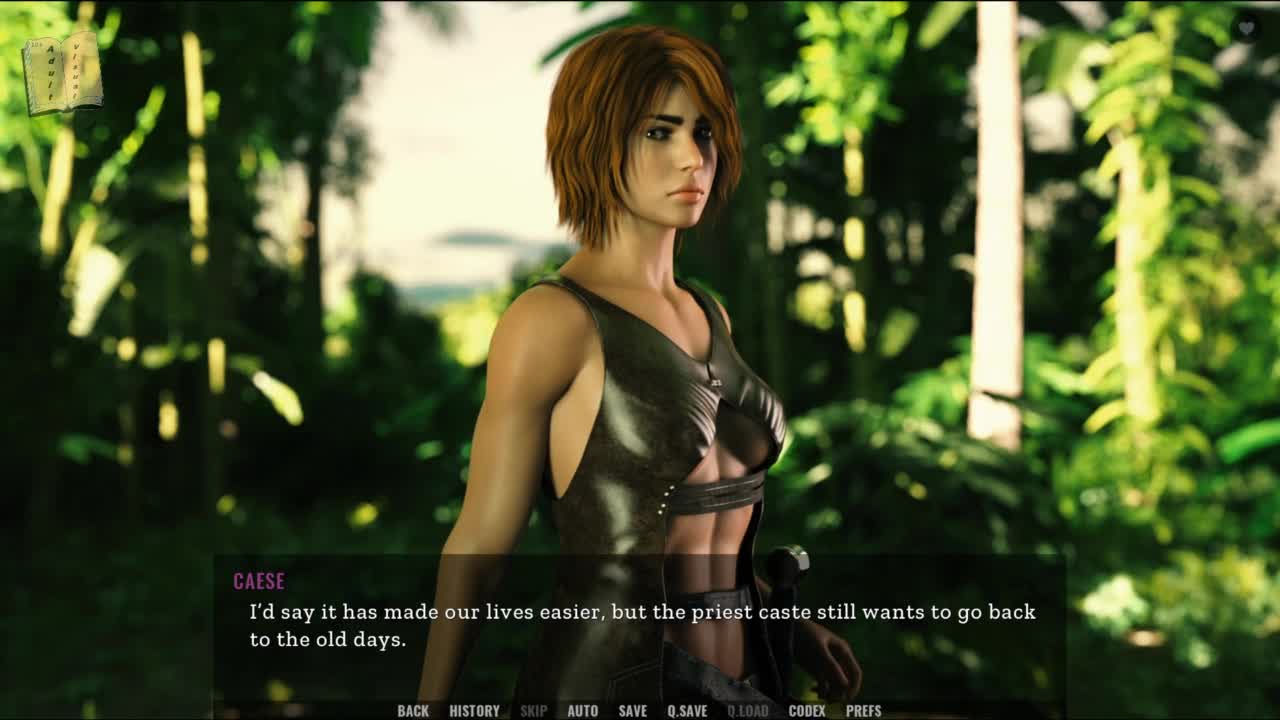Enable AUTO advance mode
This screenshot has width=1280, height=720.
pyautogui.click(x=582, y=711)
